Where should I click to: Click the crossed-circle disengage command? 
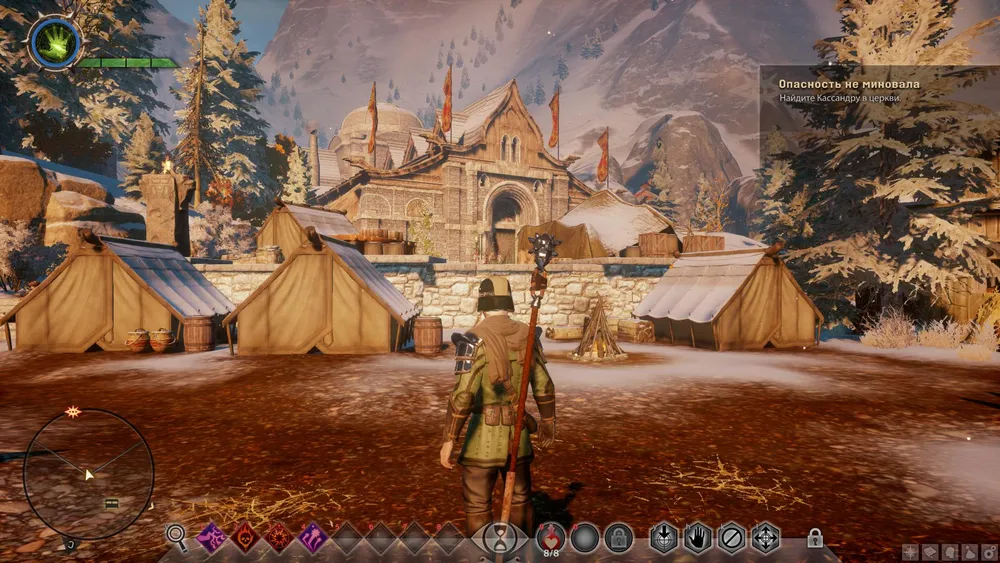coord(732,538)
